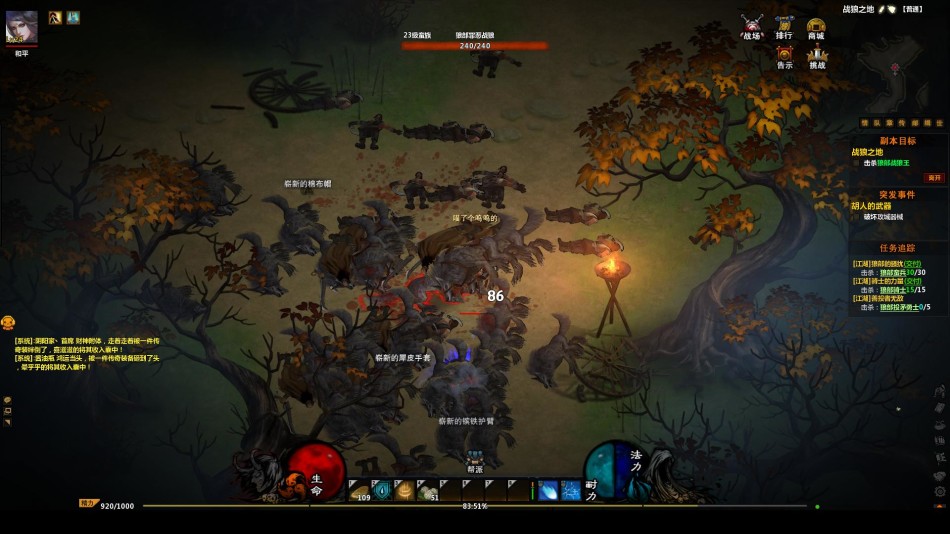Click the player portrait avatar

pos(22,26)
